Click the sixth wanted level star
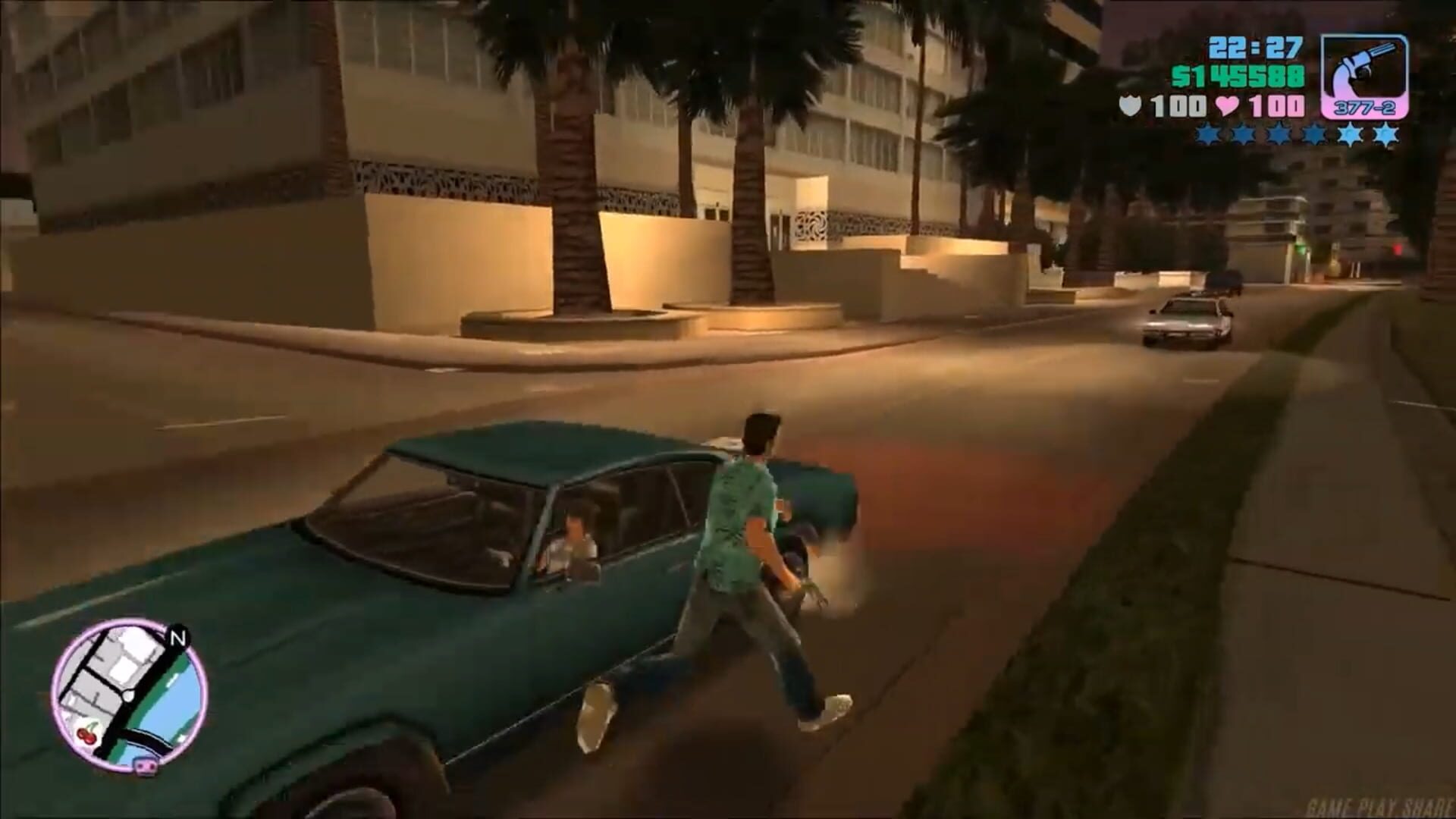 pos(1385,134)
